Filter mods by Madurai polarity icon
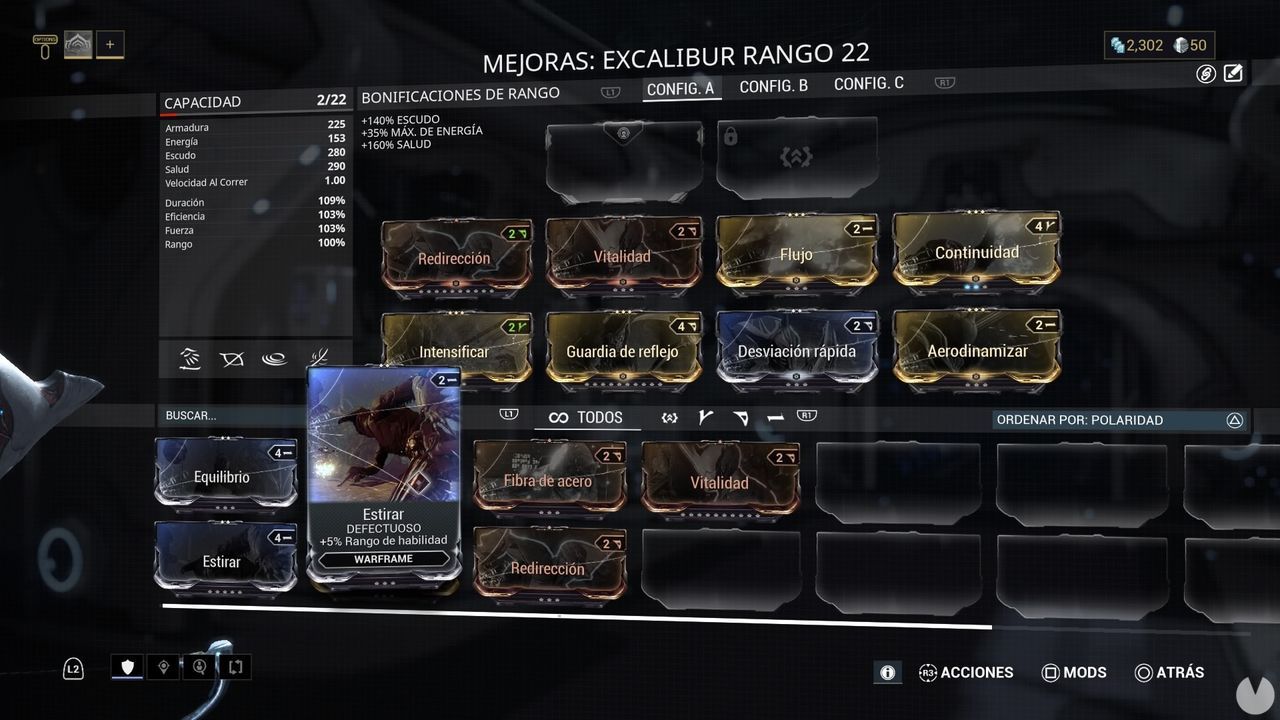 coord(706,417)
